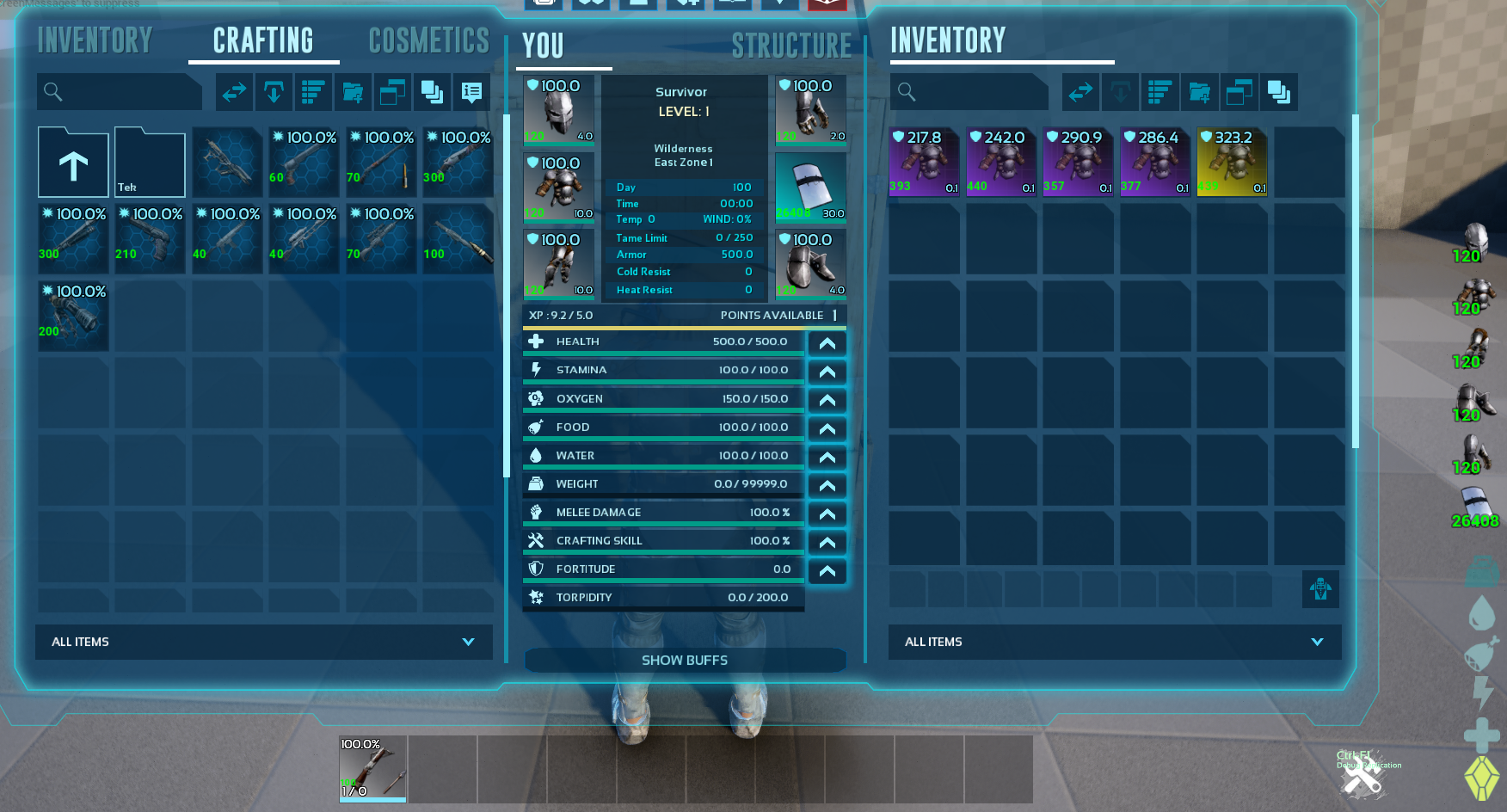Open the left All Items filter dropdown
This screenshot has height=812, width=1507.
263,642
